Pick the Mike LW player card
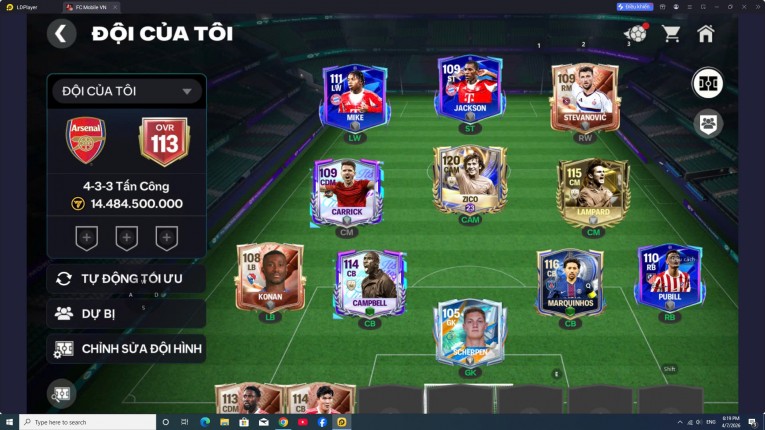Image resolution: width=765 pixels, height=430 pixels. pyautogui.click(x=354, y=96)
